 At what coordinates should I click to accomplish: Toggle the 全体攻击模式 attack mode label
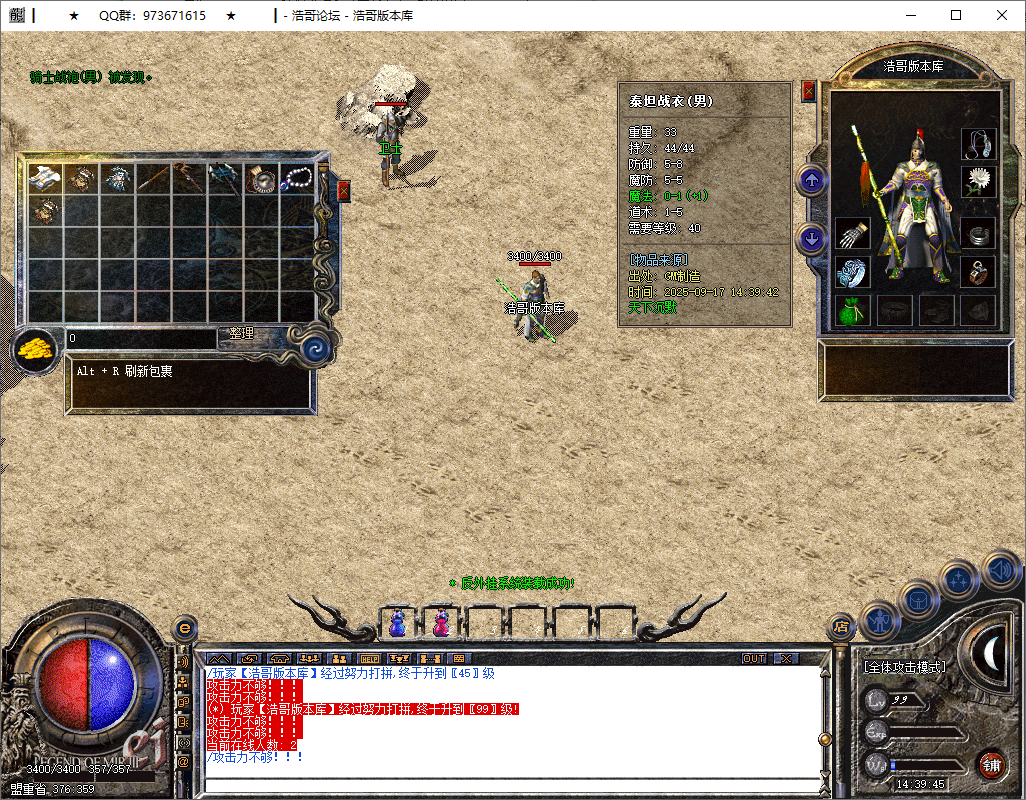point(905,666)
